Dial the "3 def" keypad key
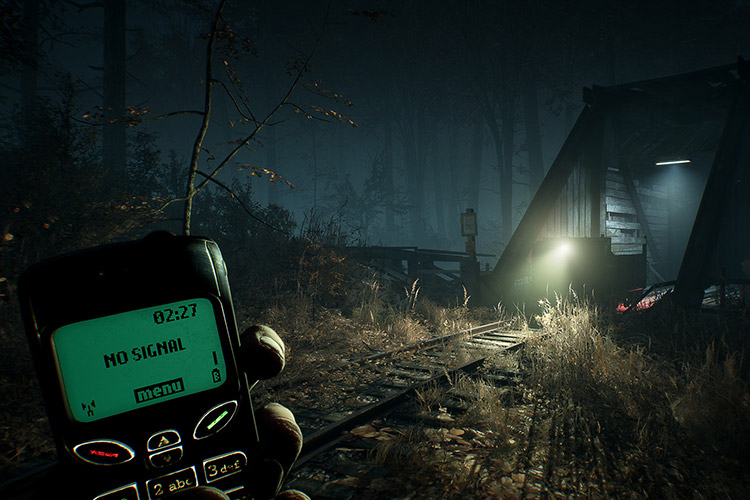The height and width of the screenshot is (500, 750). [224, 467]
